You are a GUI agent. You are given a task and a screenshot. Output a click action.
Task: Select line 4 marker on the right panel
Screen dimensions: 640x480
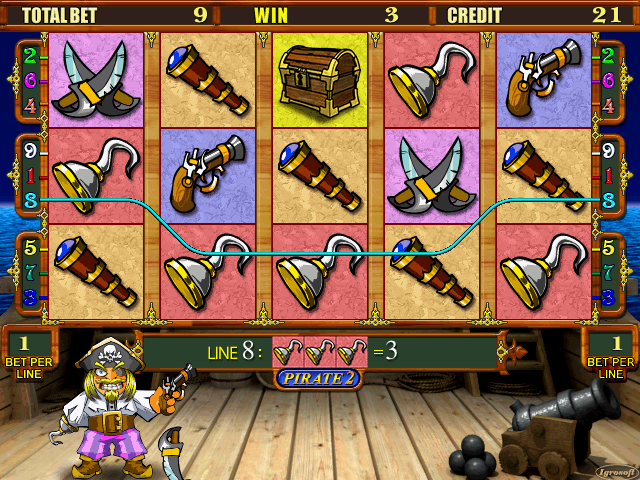608,104
